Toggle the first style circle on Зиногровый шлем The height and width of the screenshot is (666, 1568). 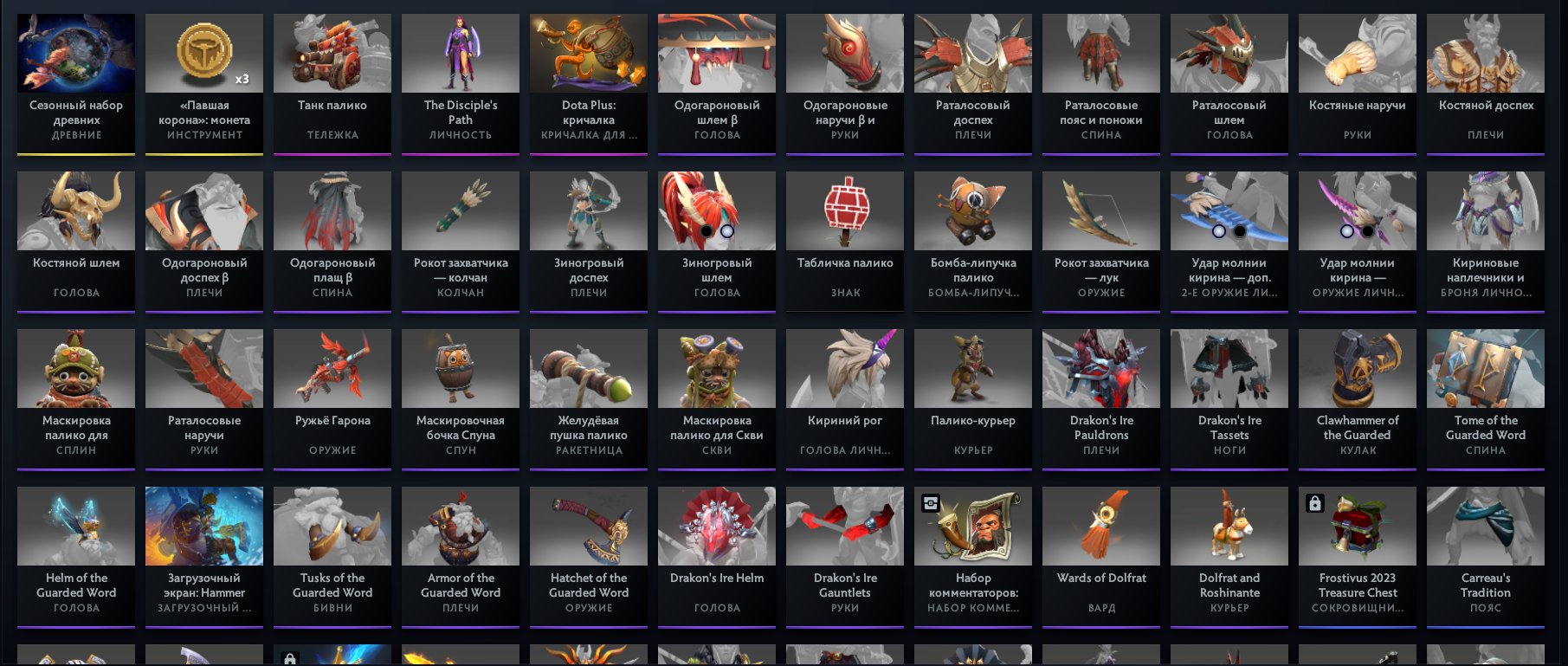[707, 231]
